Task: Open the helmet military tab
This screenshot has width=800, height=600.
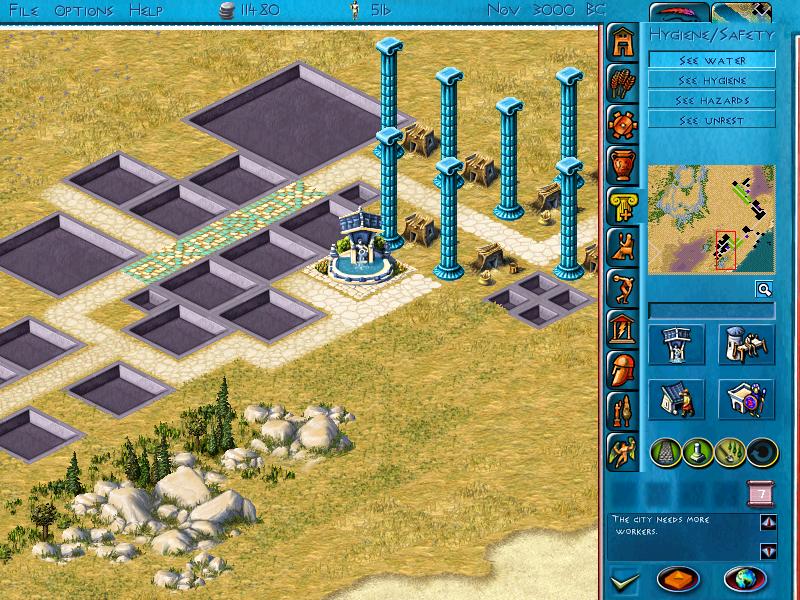Action: pos(624,368)
